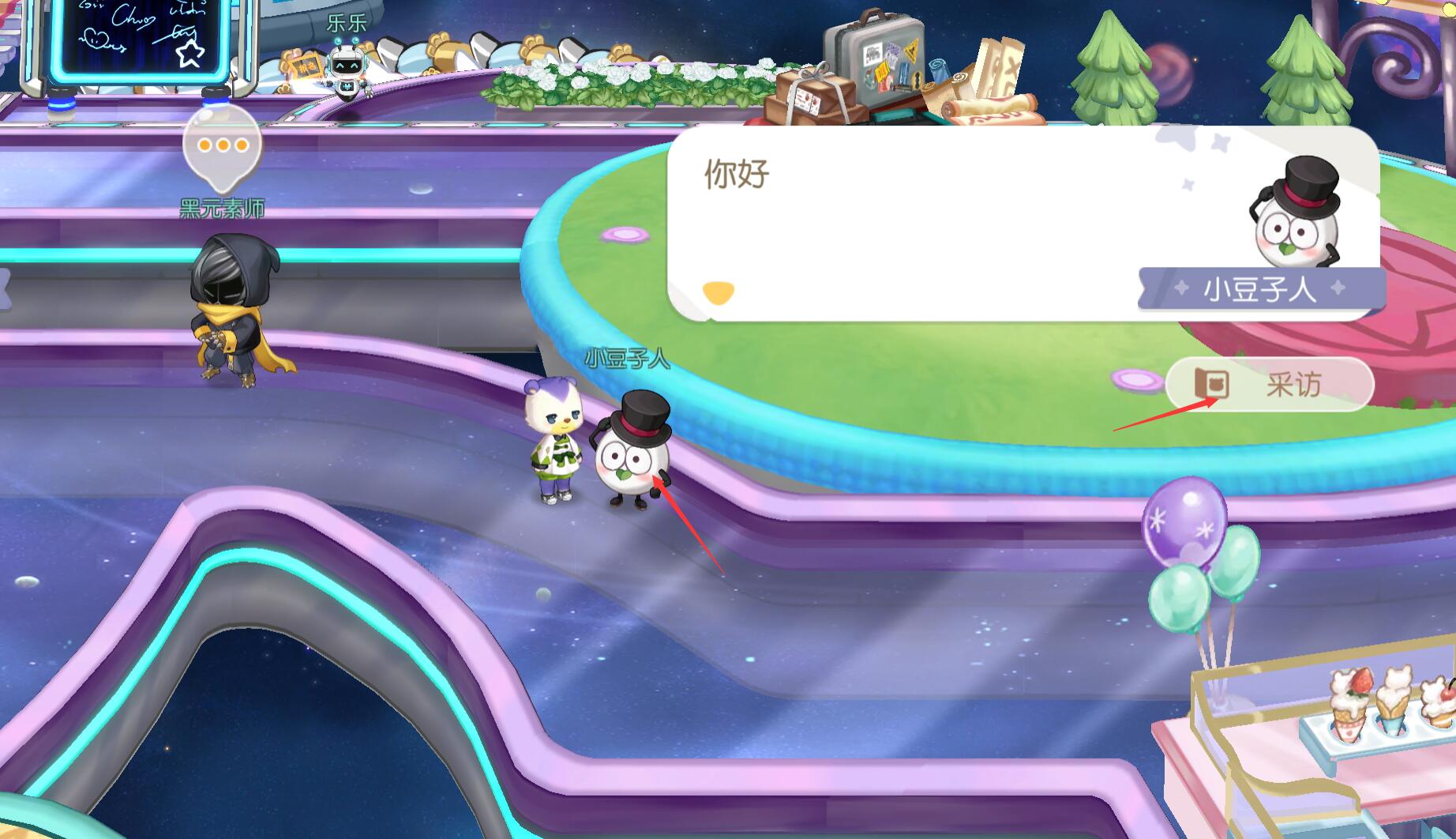Tap the yellow dialogue continue marker

click(x=718, y=292)
